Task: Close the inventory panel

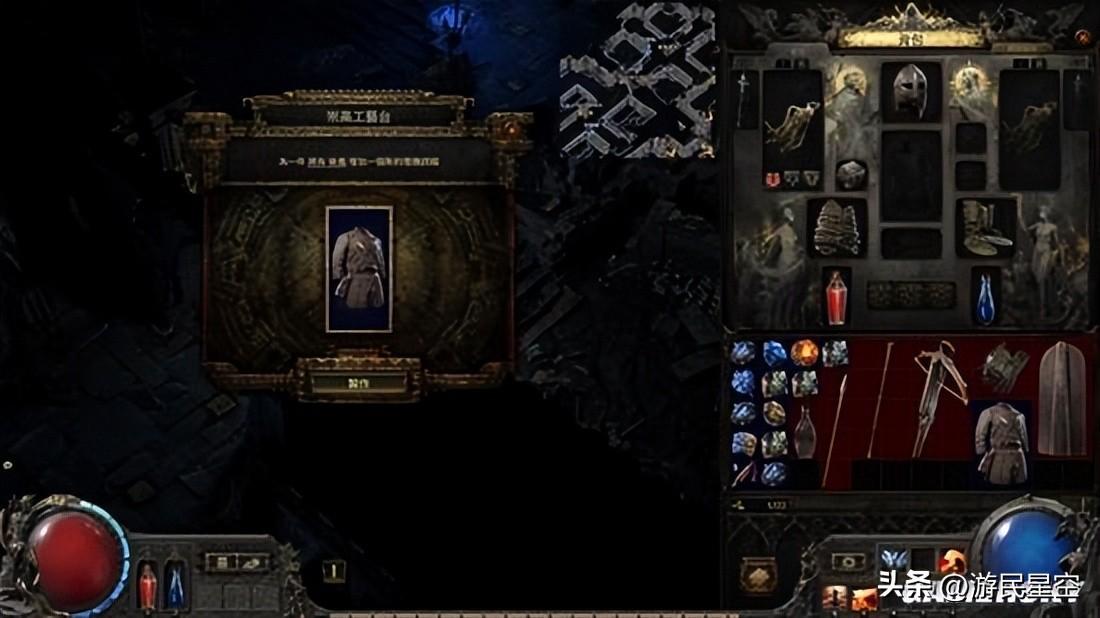Action: coord(1082,37)
